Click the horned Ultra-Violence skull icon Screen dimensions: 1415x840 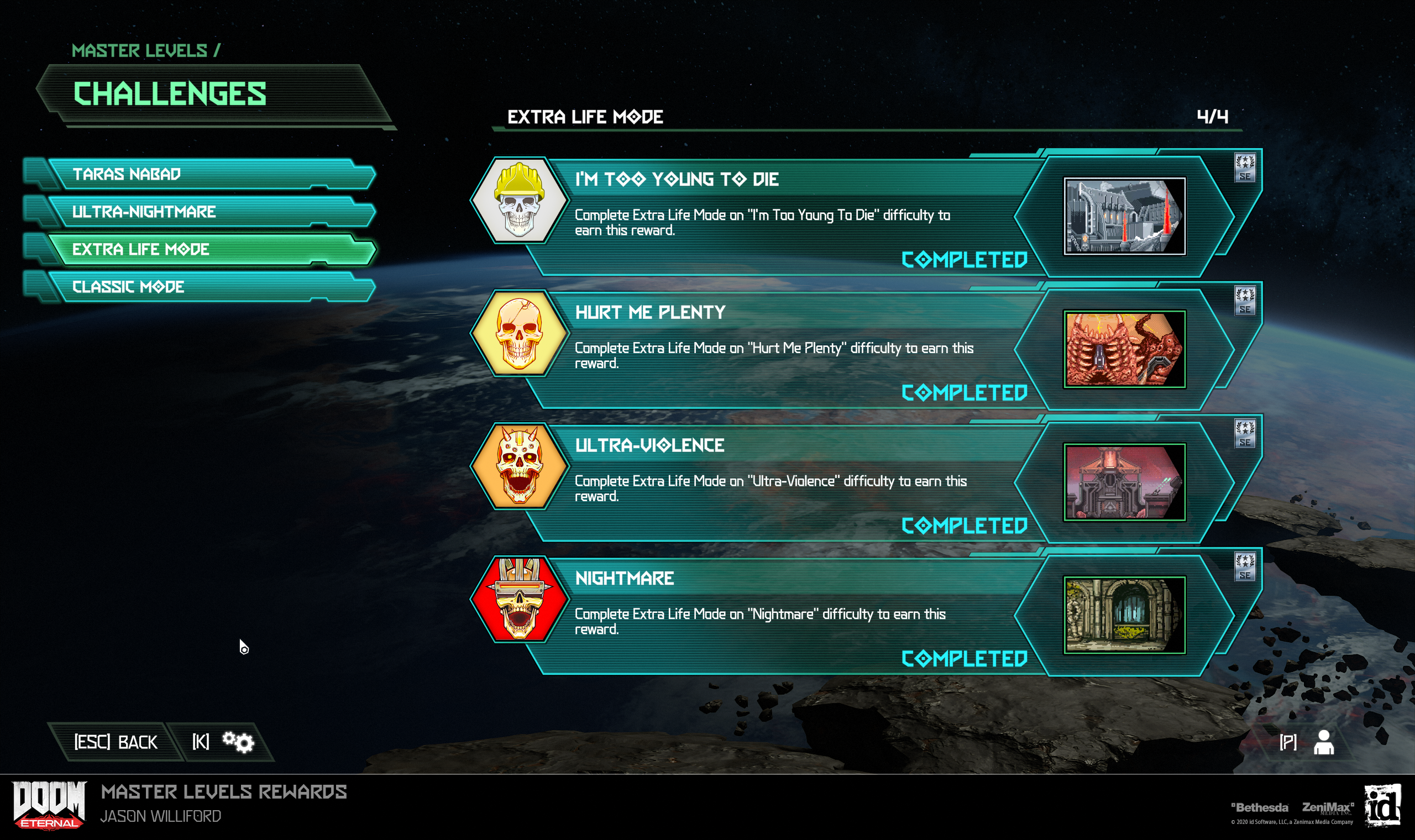(x=519, y=466)
